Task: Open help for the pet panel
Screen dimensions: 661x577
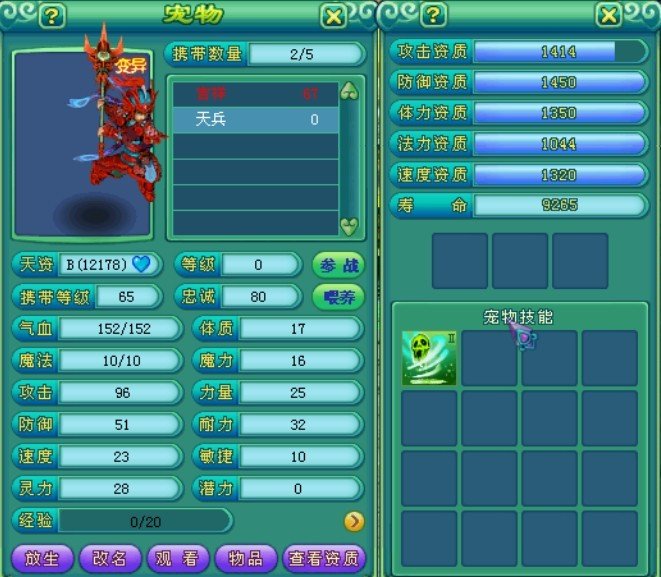Action: [52, 16]
